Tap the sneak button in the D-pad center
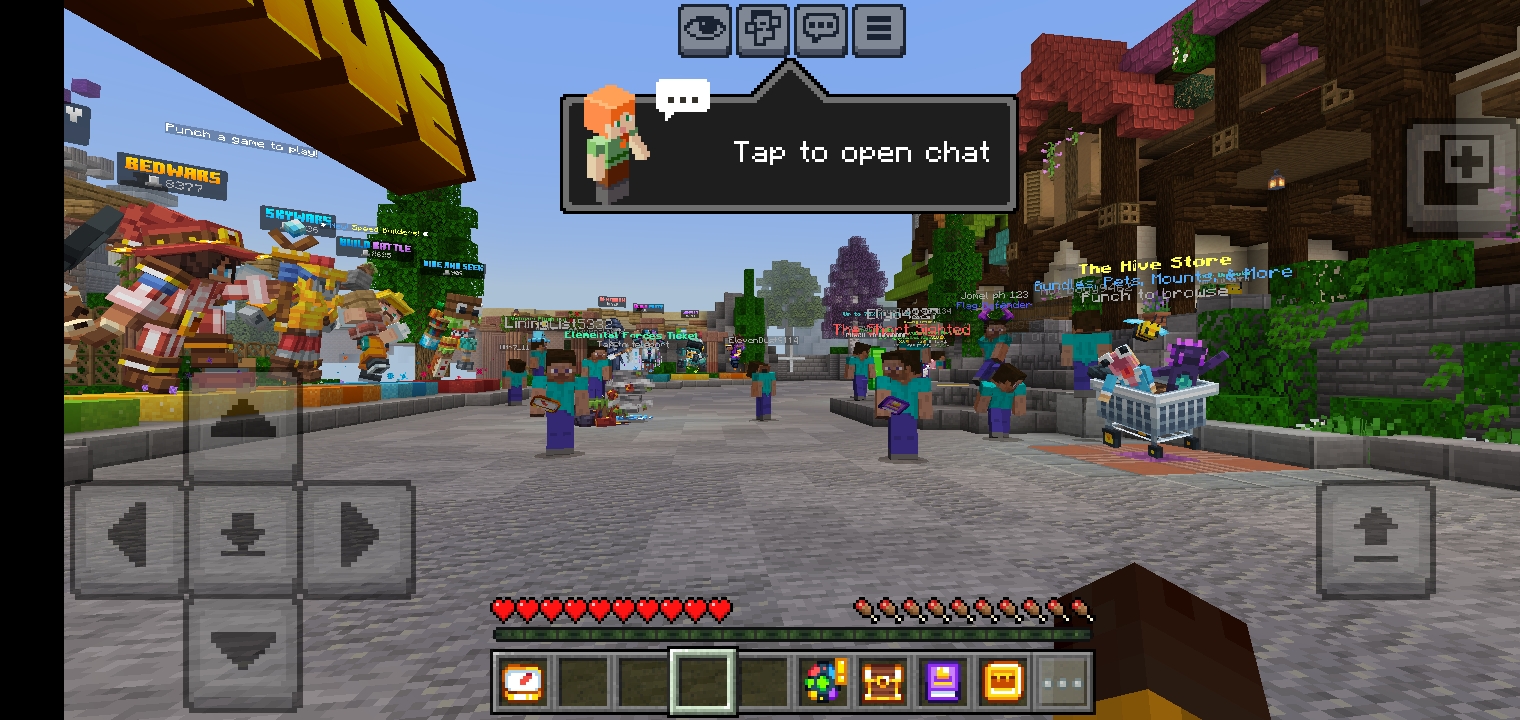Image resolution: width=1520 pixels, height=720 pixels. coord(243,537)
